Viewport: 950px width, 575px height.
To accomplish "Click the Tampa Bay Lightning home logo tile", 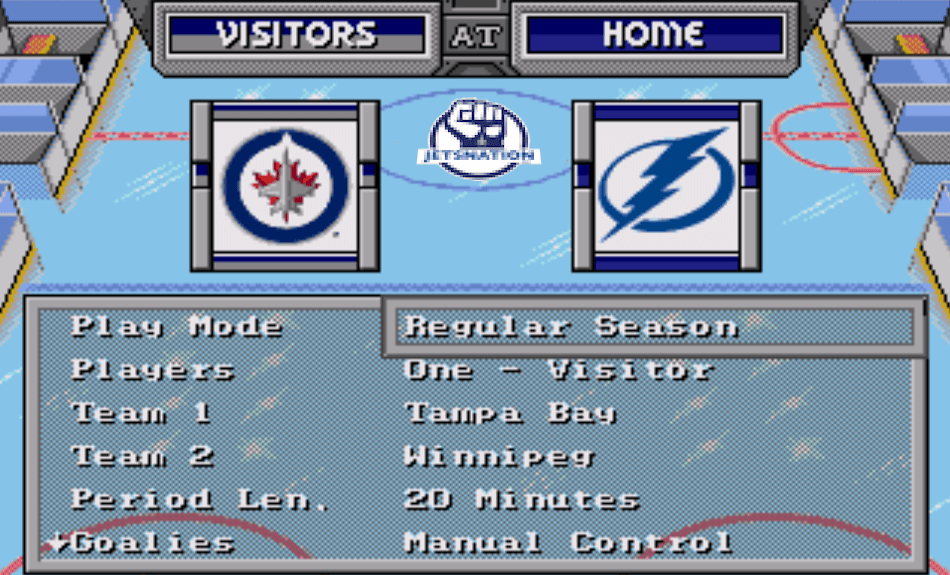I will tap(666, 185).
